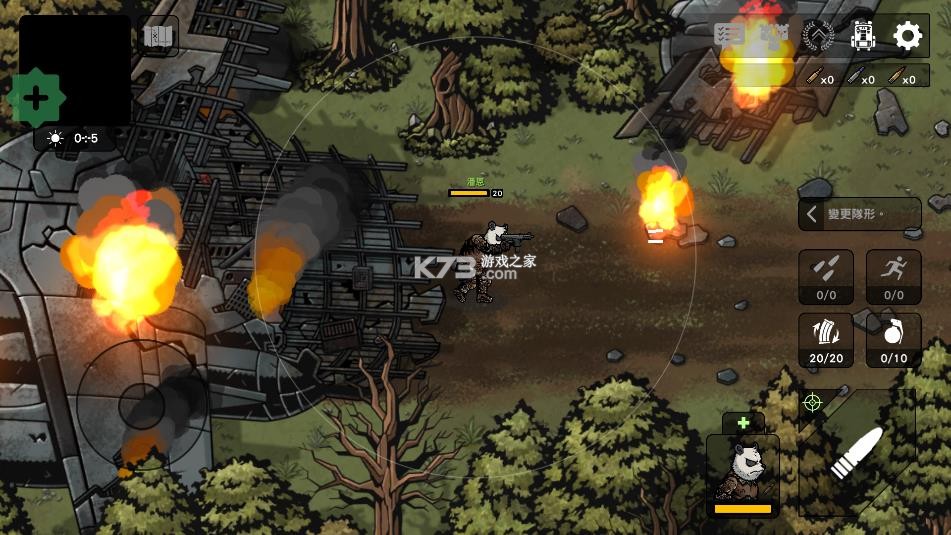Screen dimensions: 951x535
Task: Select the panda soldier portrait
Action: [742, 473]
